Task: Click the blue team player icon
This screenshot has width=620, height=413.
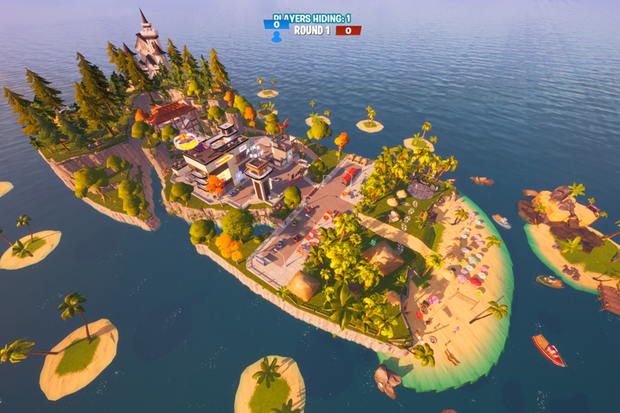Action: pyautogui.click(x=276, y=37)
